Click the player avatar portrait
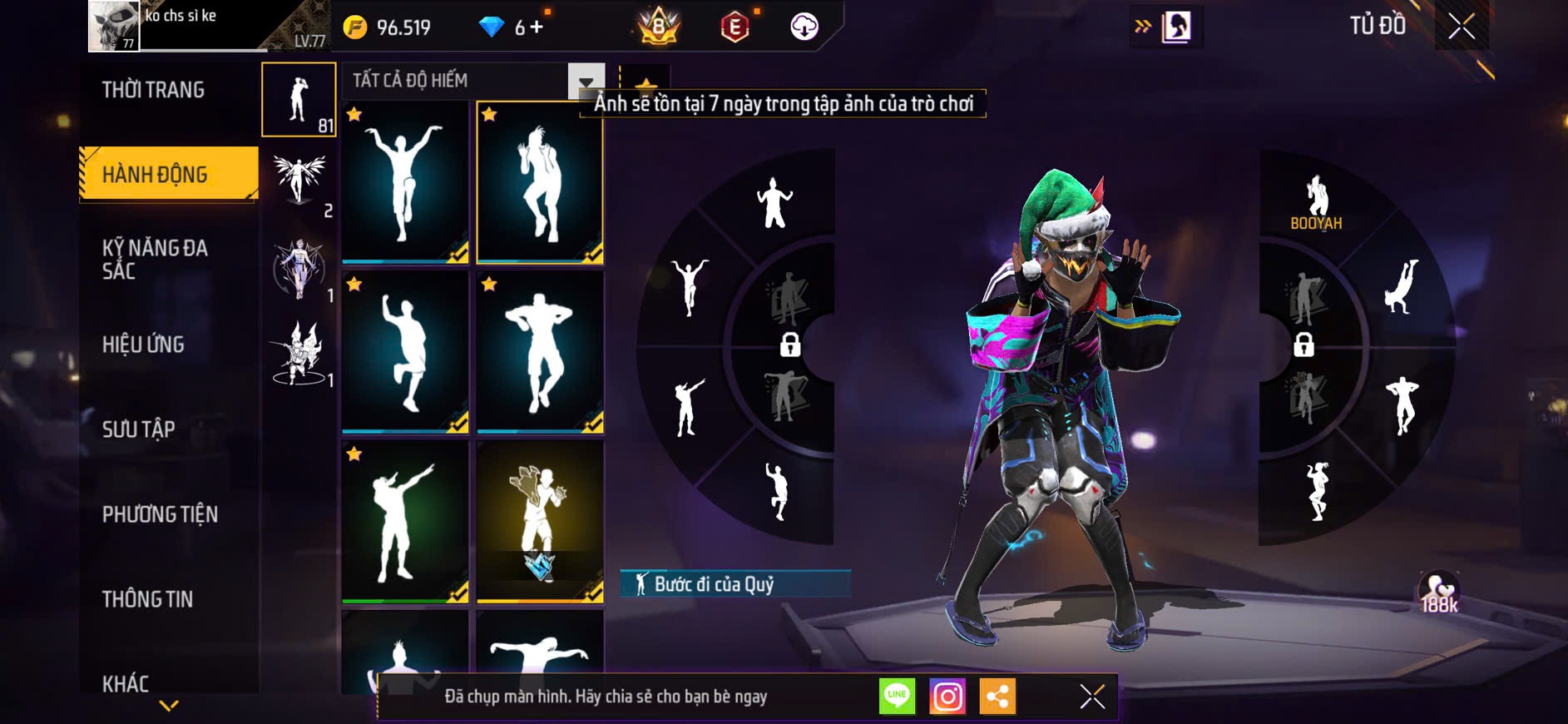Viewport: 1568px width, 724px height. (114, 26)
